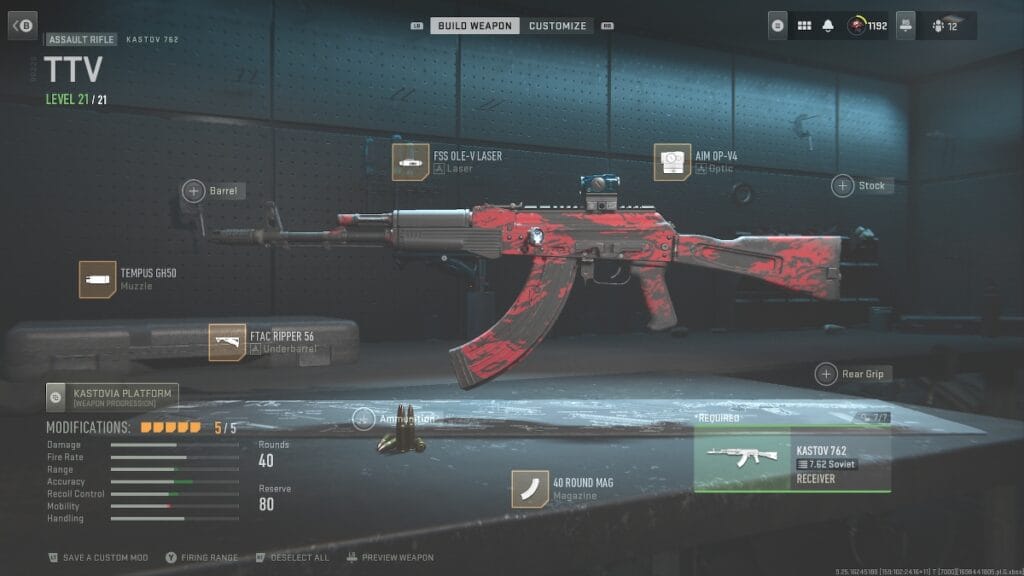Screen dimensions: 1024x576
Task: Open the FTAC Ripper 56 underbarrel slot
Action: (227, 342)
